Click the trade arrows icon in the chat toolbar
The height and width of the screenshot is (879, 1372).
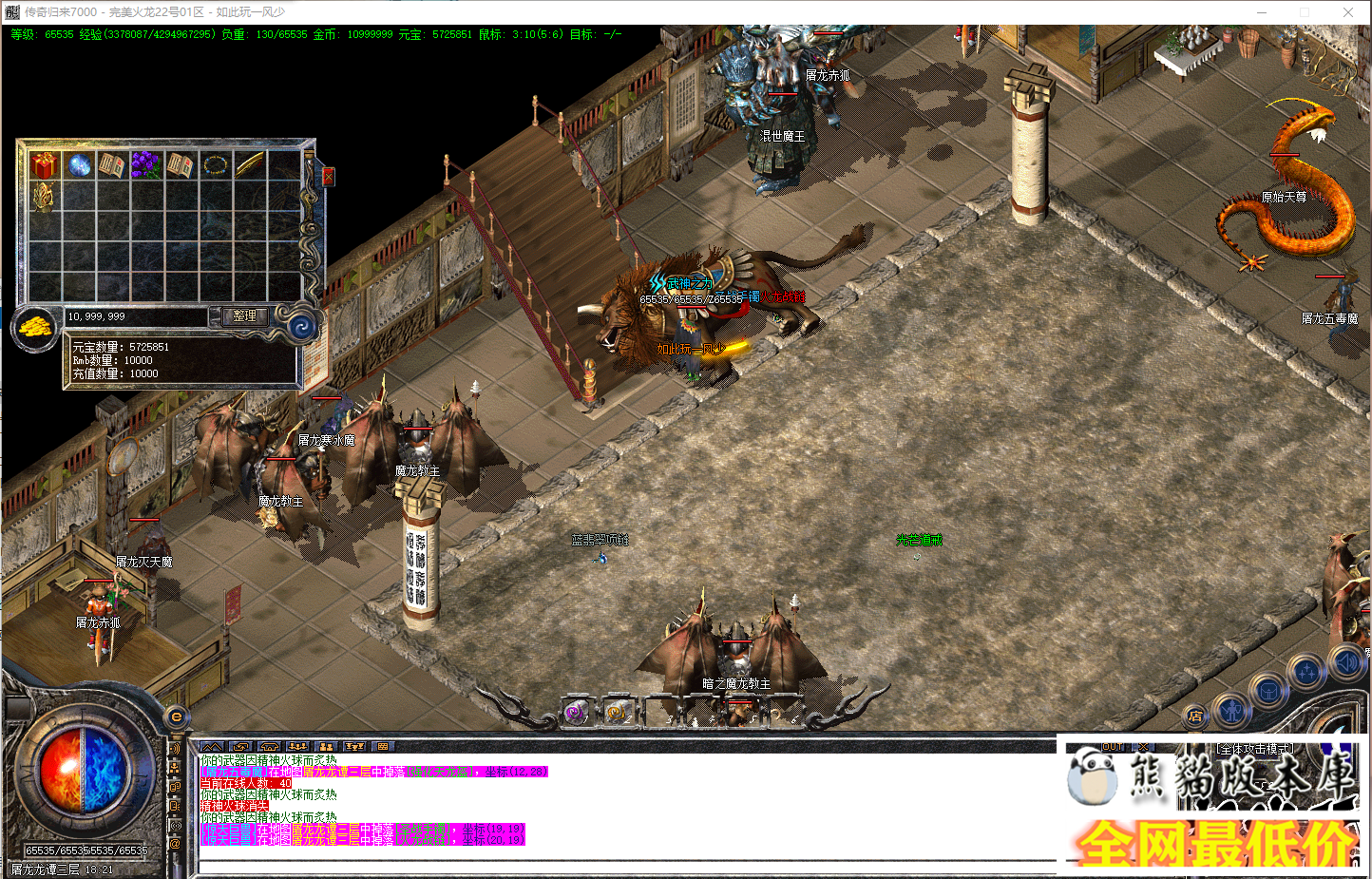point(240,747)
